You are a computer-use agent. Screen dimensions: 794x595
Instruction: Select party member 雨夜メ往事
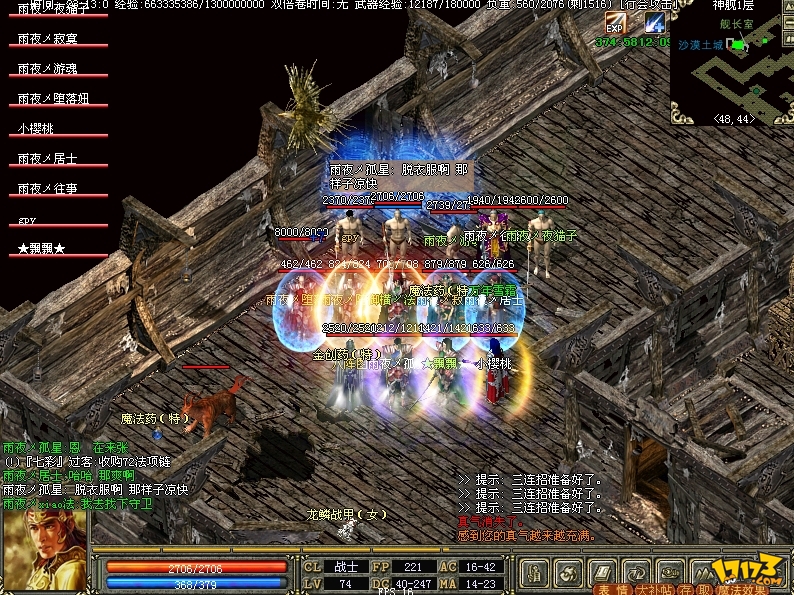click(47, 189)
